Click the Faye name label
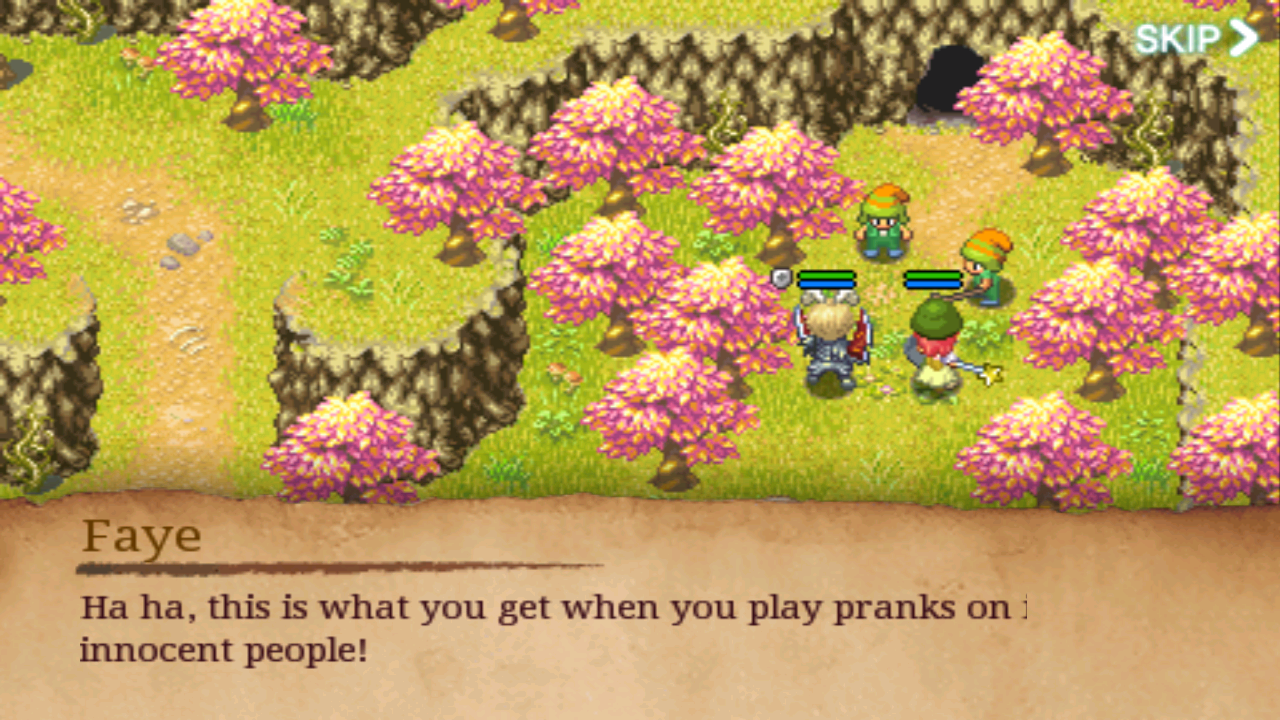1280x720 pixels. coord(142,536)
